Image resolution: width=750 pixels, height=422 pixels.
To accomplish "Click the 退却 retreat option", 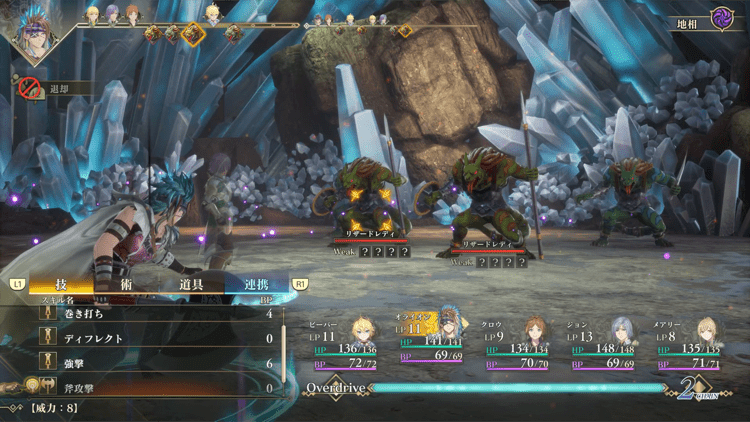I will [57, 89].
